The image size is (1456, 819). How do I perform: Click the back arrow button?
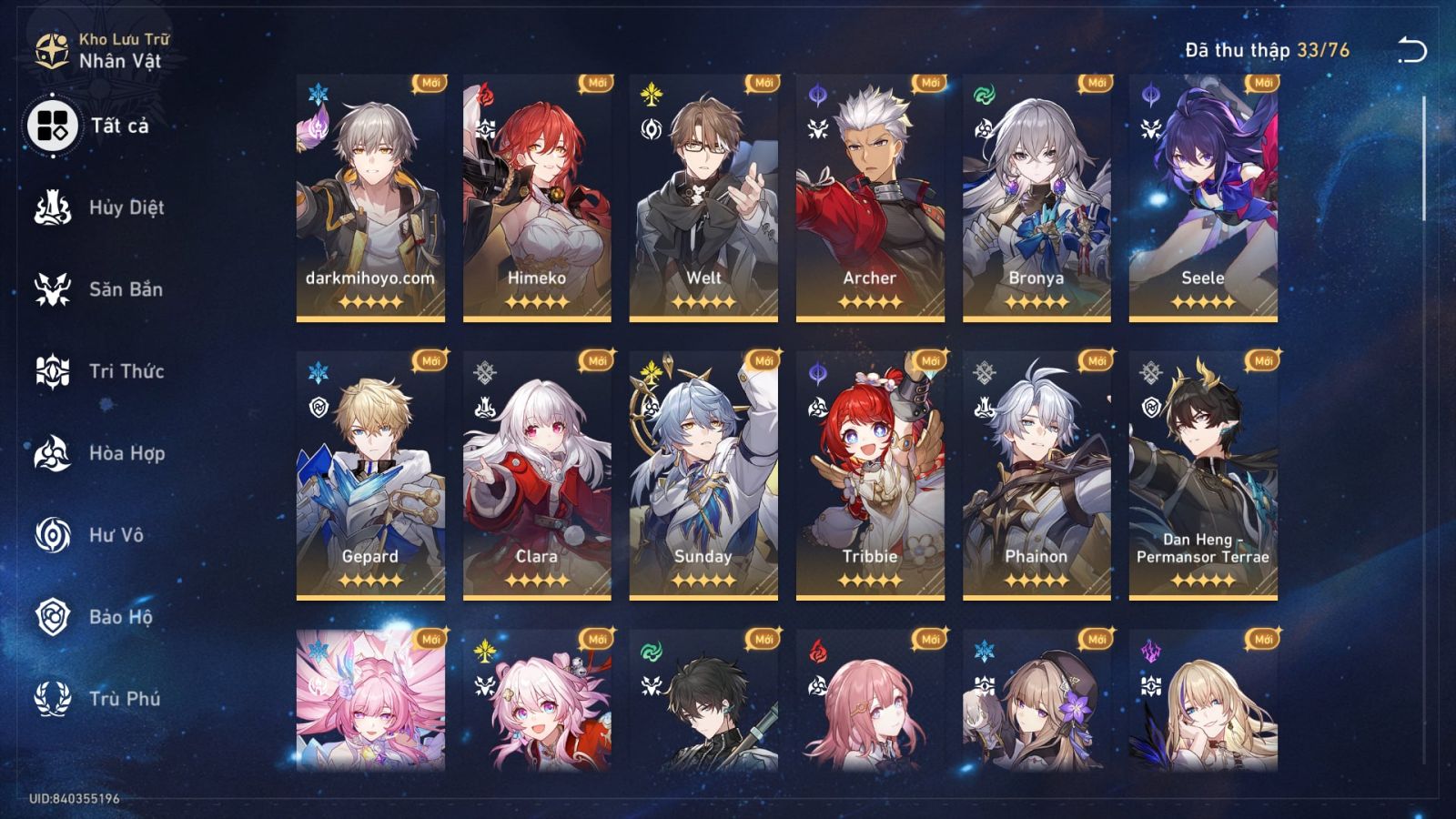pyautogui.click(x=1411, y=47)
